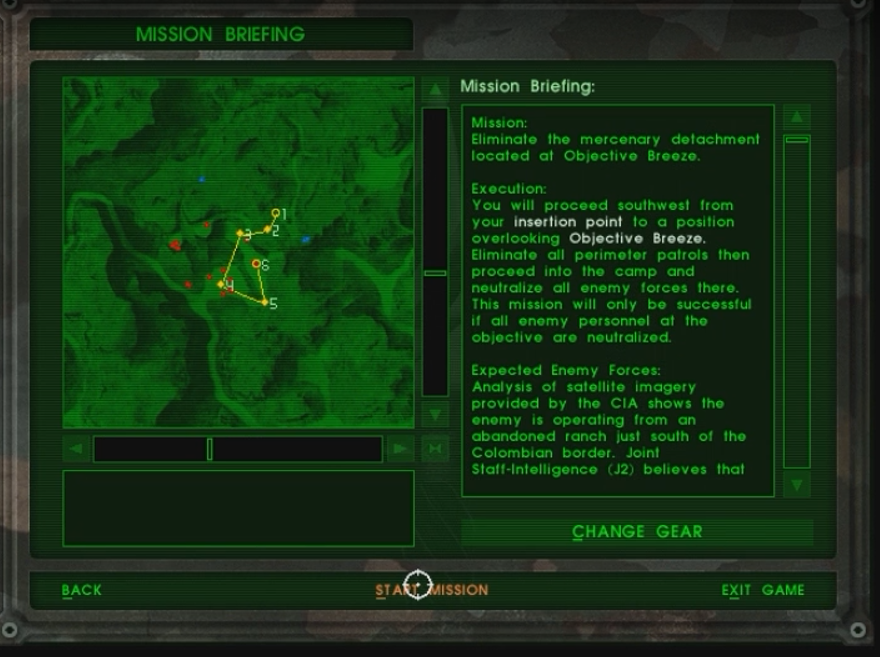This screenshot has width=880, height=657.
Task: Select waypoint 6 on the map
Action: [257, 264]
